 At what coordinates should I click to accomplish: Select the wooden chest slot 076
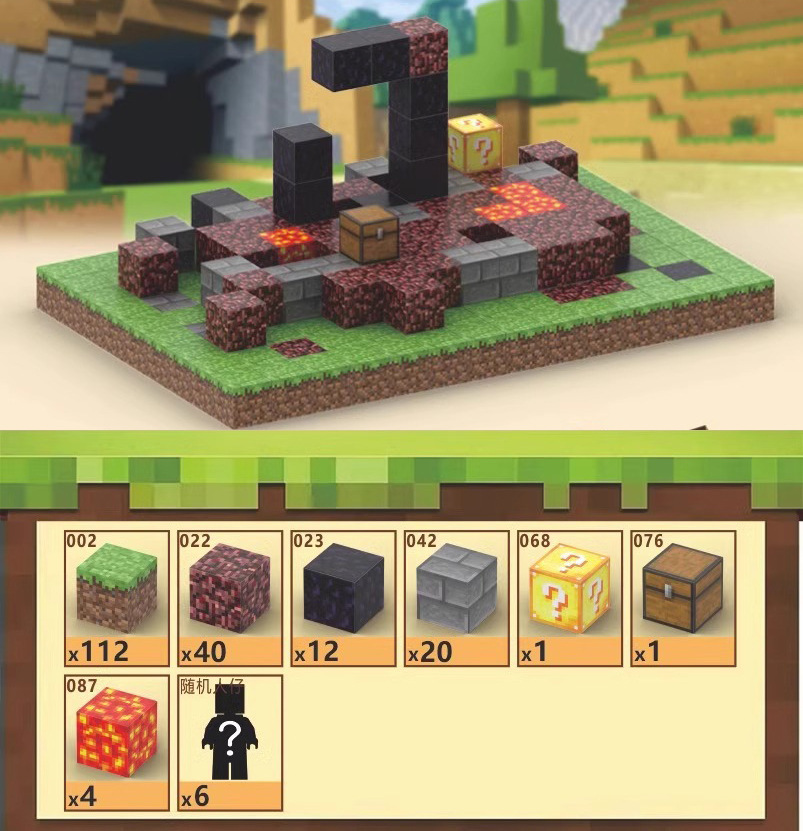point(682,598)
